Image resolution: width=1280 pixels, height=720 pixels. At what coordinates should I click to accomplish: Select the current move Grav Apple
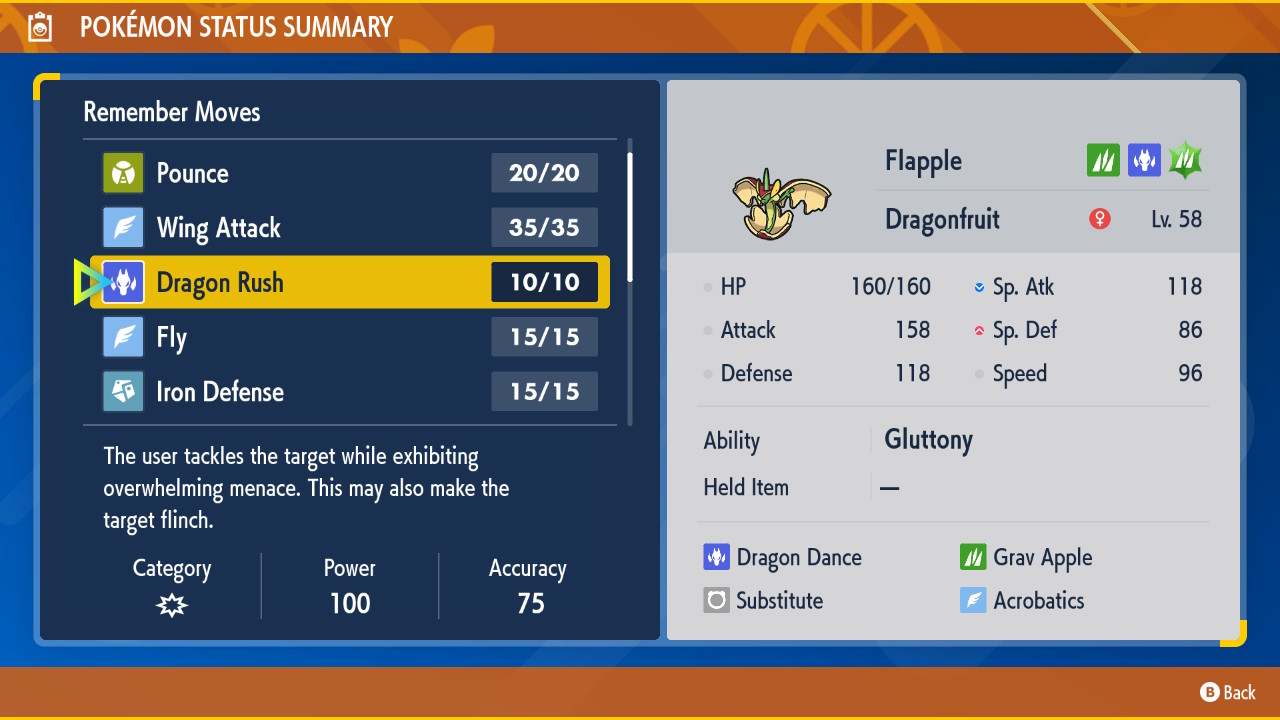[x=1026, y=557]
